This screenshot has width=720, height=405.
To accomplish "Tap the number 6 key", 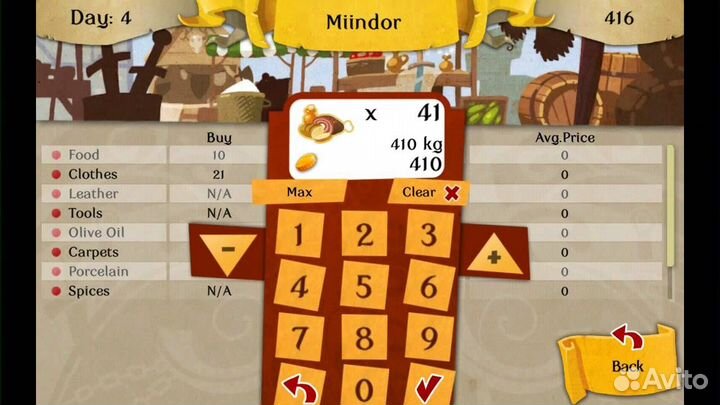I will [428, 287].
